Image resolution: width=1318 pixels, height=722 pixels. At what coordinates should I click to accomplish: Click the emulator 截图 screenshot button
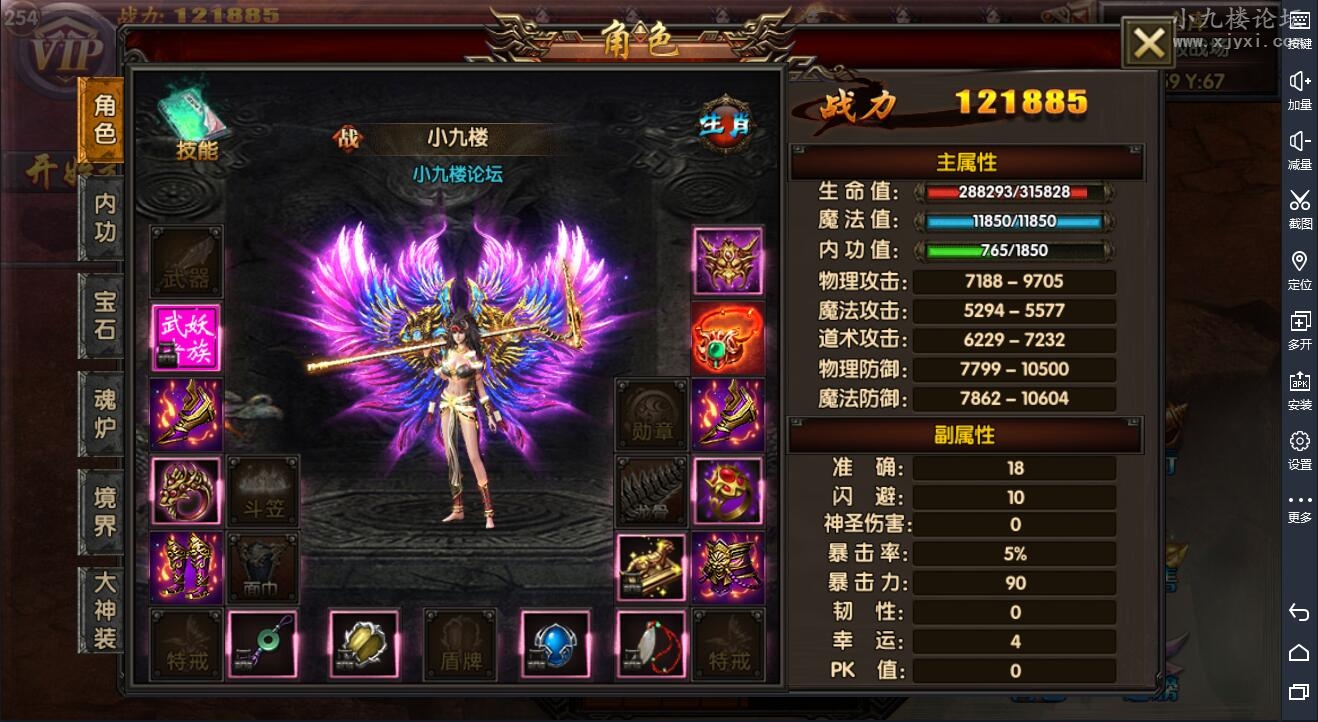[1299, 208]
